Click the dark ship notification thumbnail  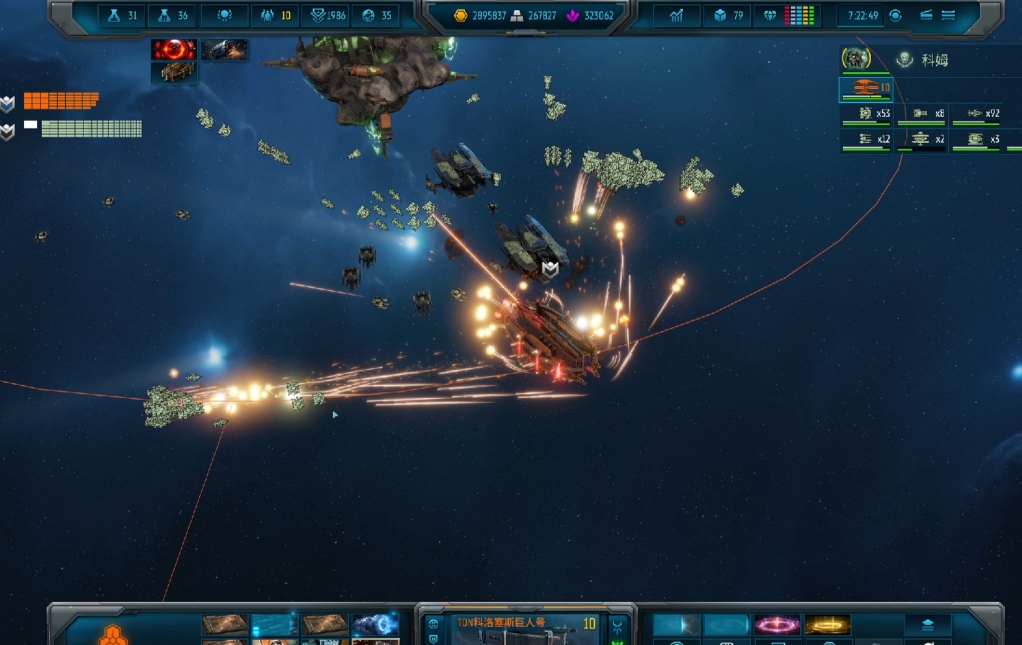click(224, 49)
